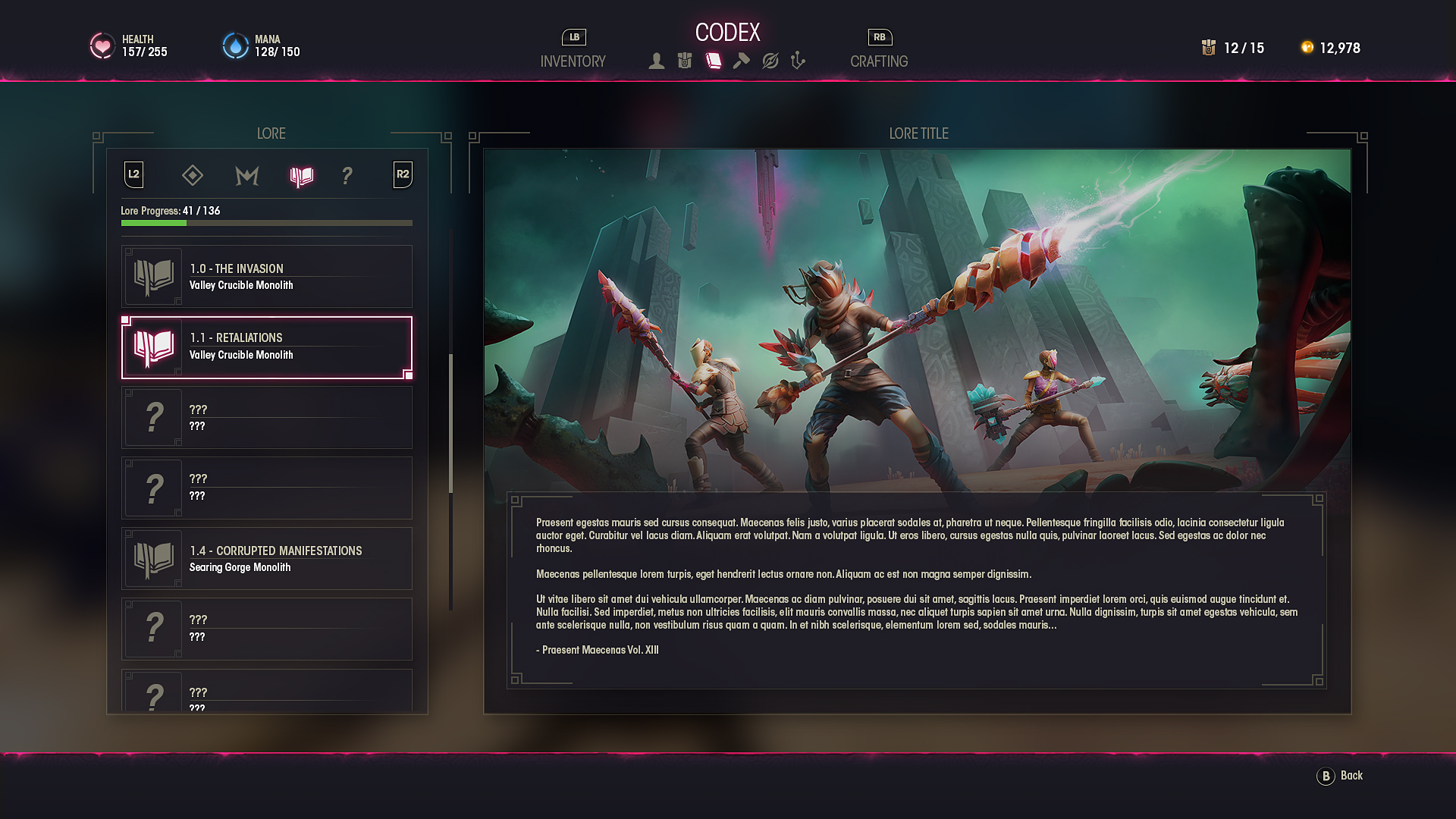Open the branching skill tree icon tab

pyautogui.click(x=798, y=61)
